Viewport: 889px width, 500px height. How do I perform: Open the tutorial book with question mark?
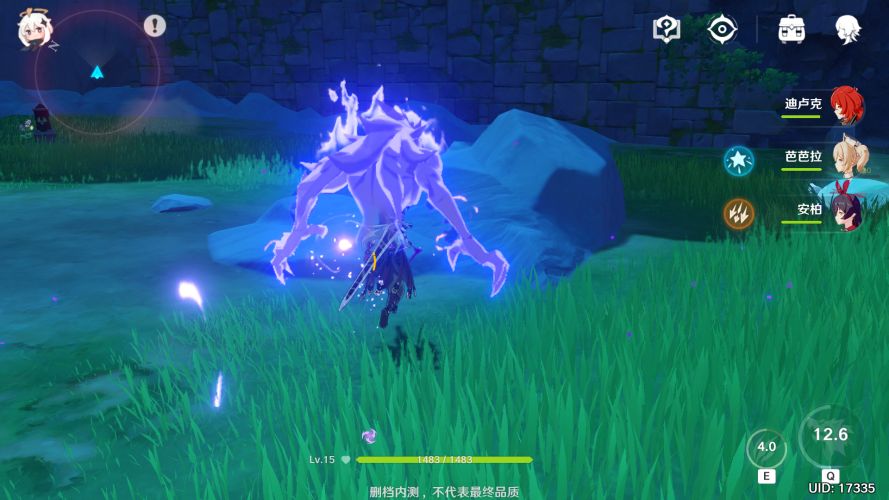(x=666, y=29)
